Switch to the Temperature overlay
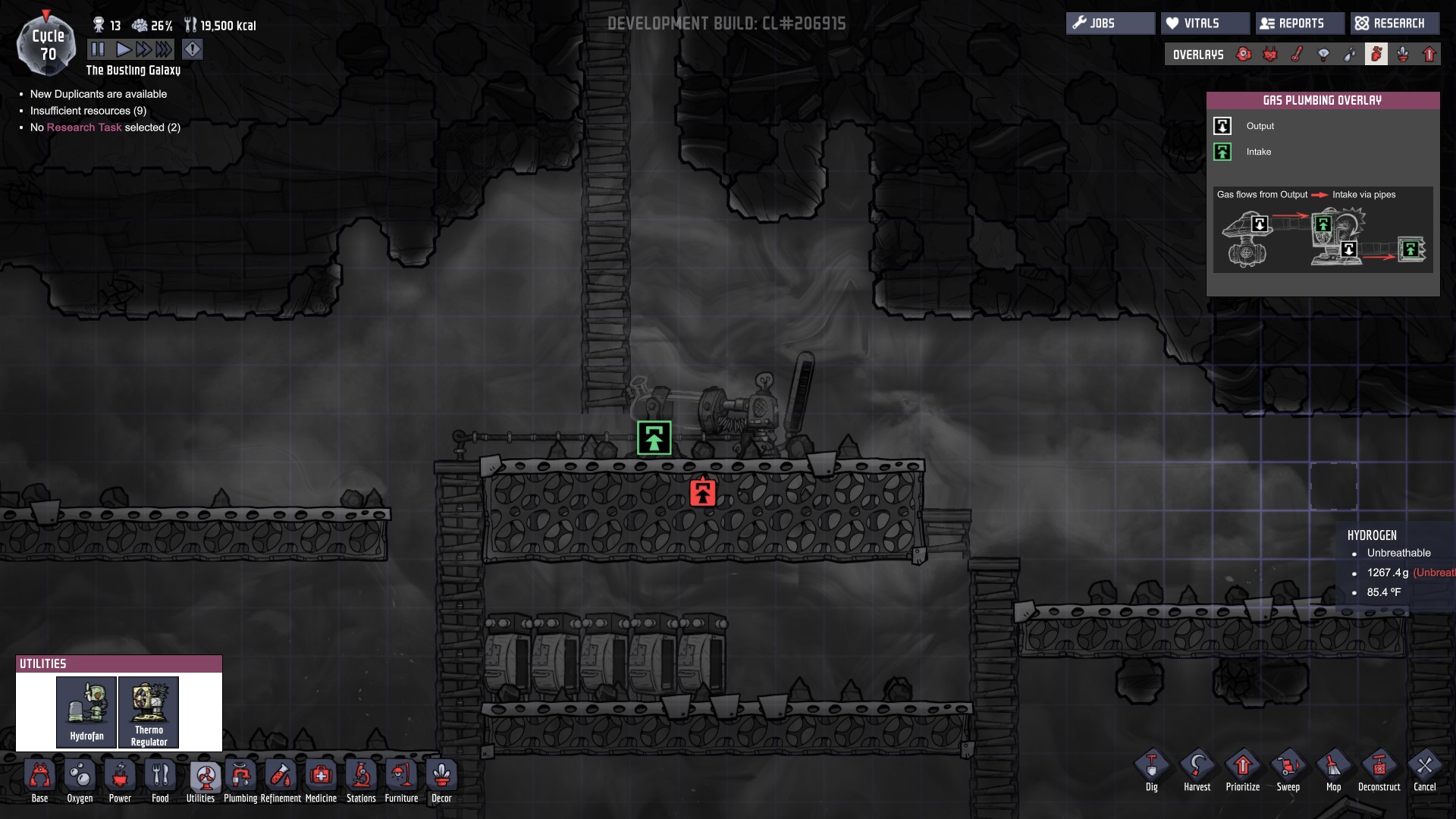This screenshot has height=819, width=1456. (1296, 54)
